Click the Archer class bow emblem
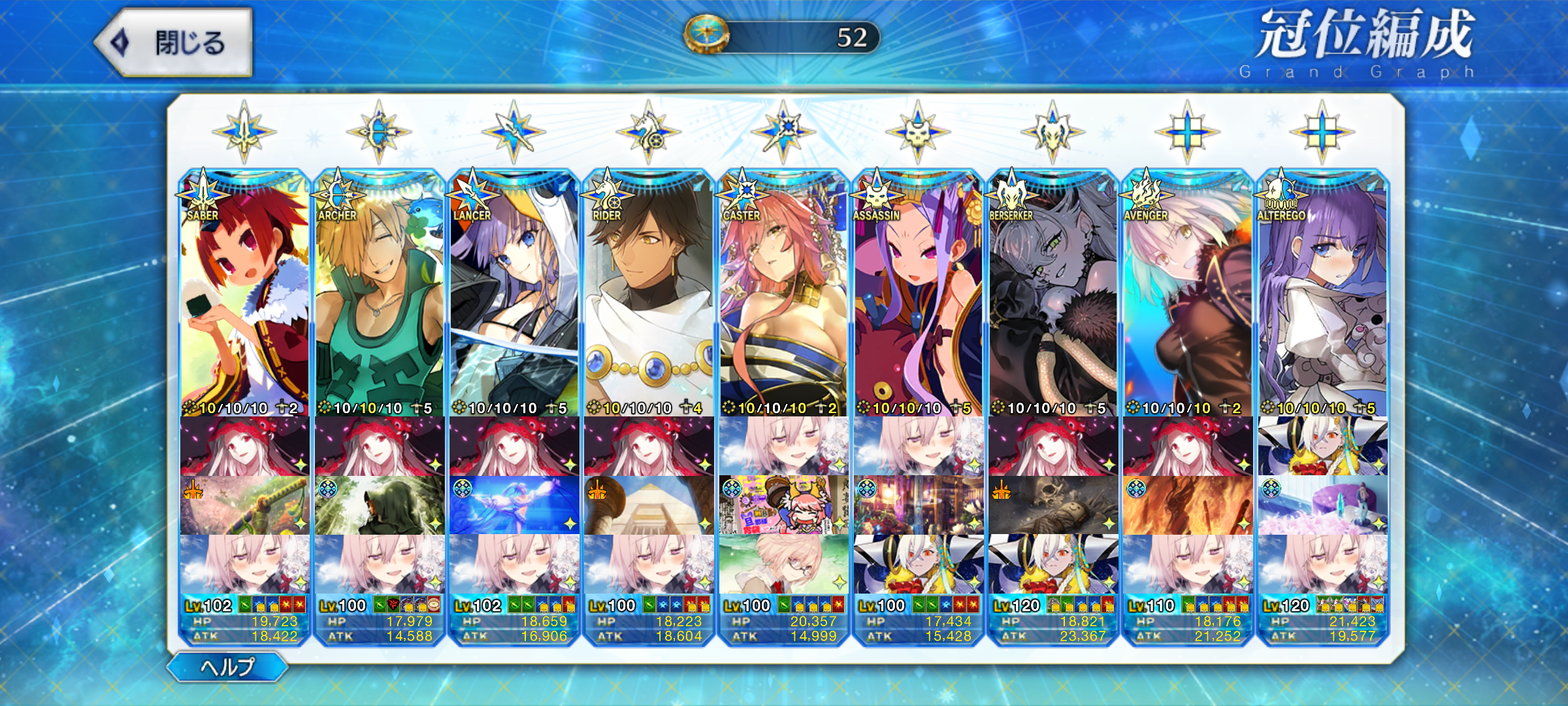This screenshot has height=706, width=1568. click(379, 132)
